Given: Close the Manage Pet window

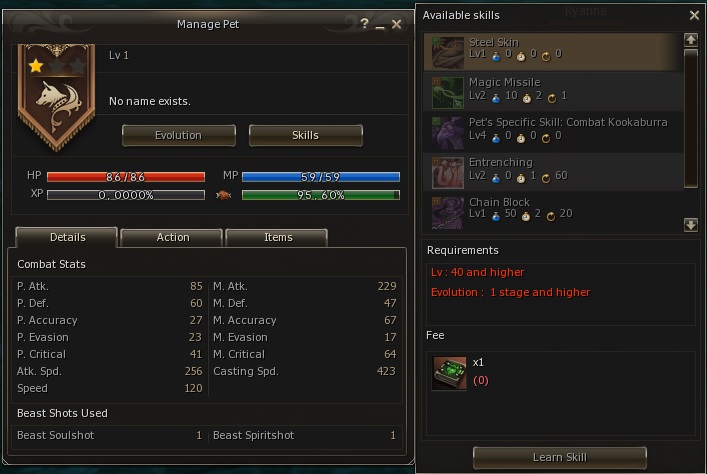Looking at the screenshot, I should [x=397, y=24].
